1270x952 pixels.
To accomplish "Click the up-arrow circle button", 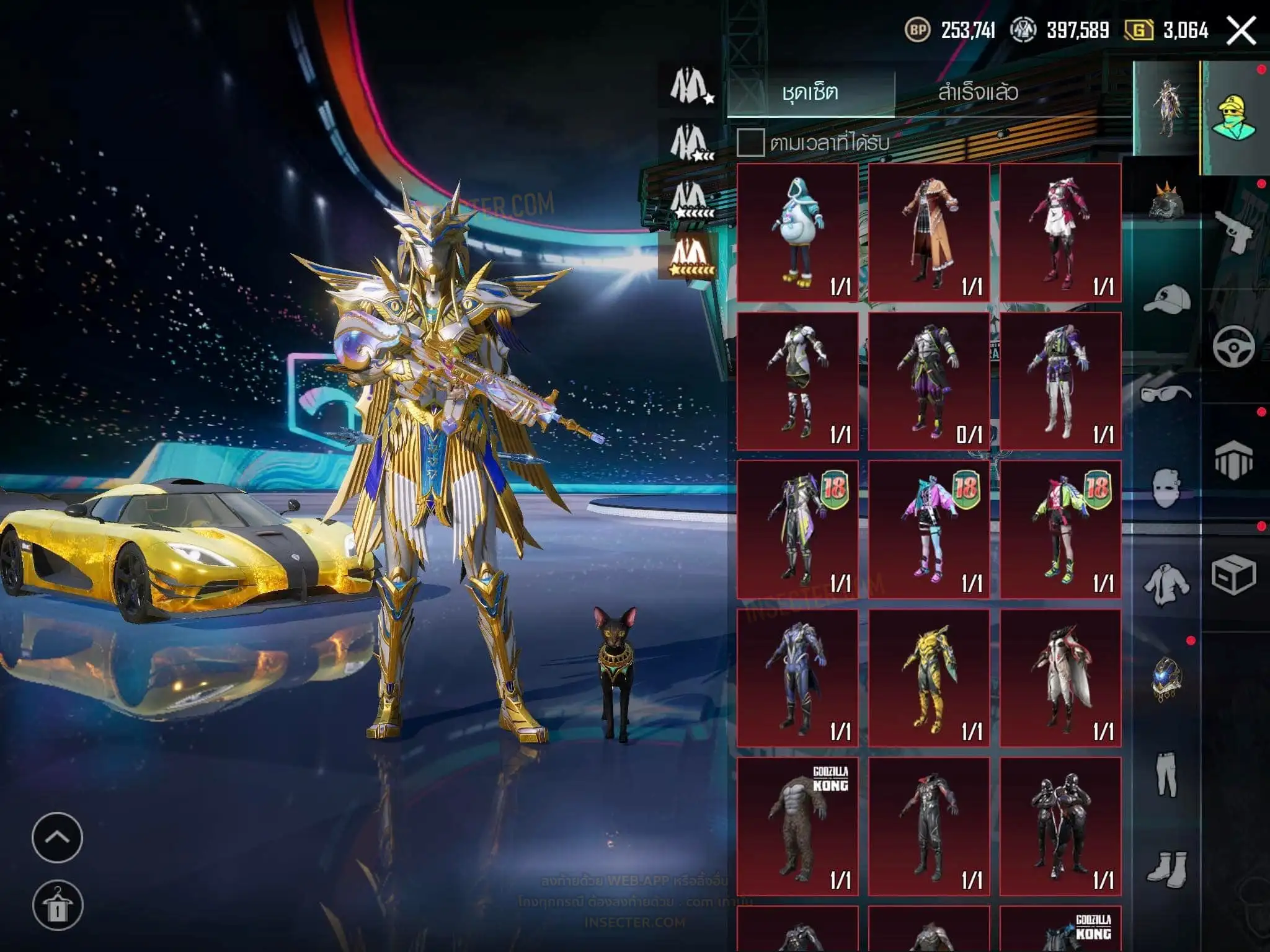I will point(57,837).
